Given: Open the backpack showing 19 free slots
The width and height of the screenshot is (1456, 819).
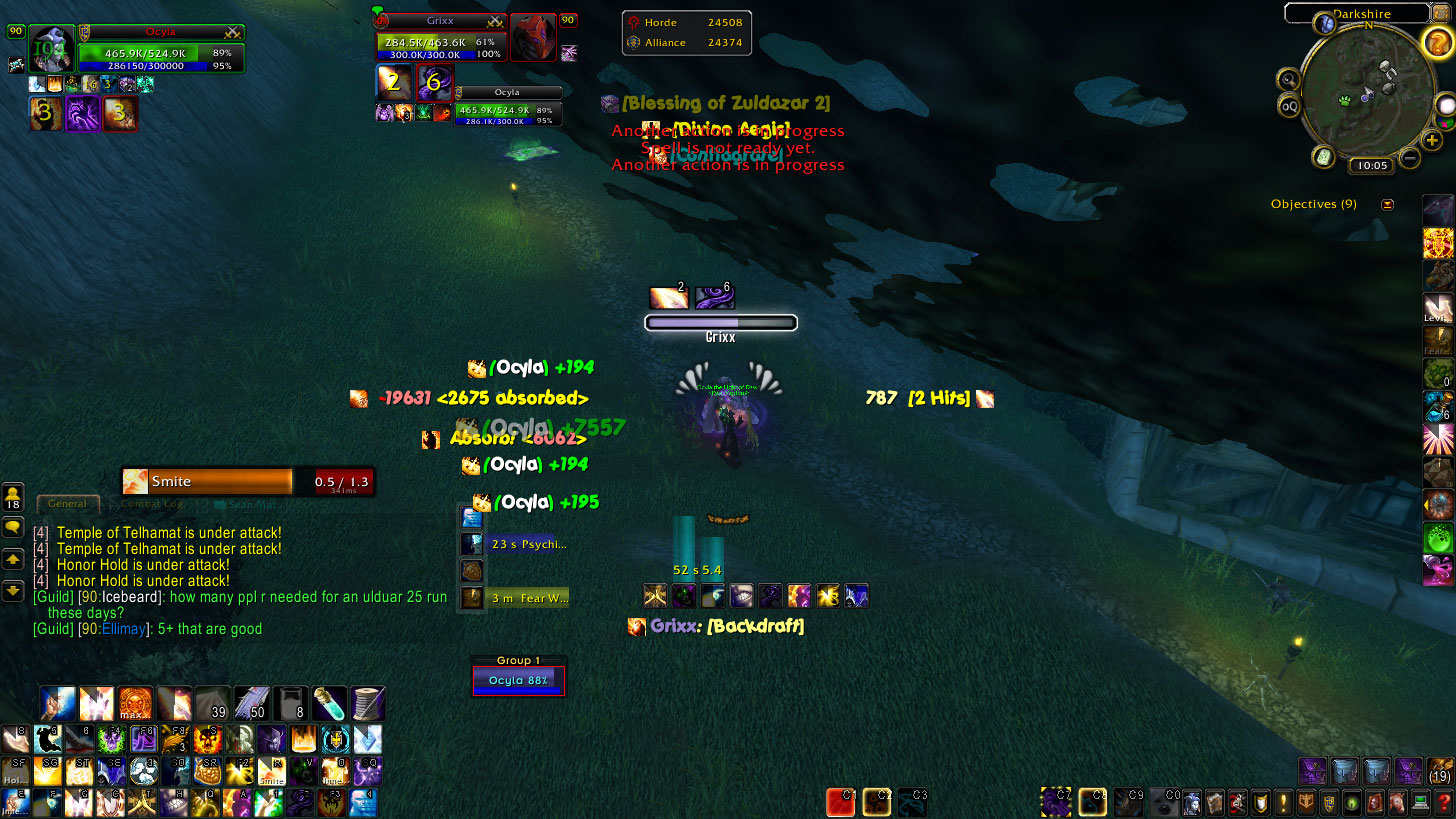Looking at the screenshot, I should (1440, 770).
